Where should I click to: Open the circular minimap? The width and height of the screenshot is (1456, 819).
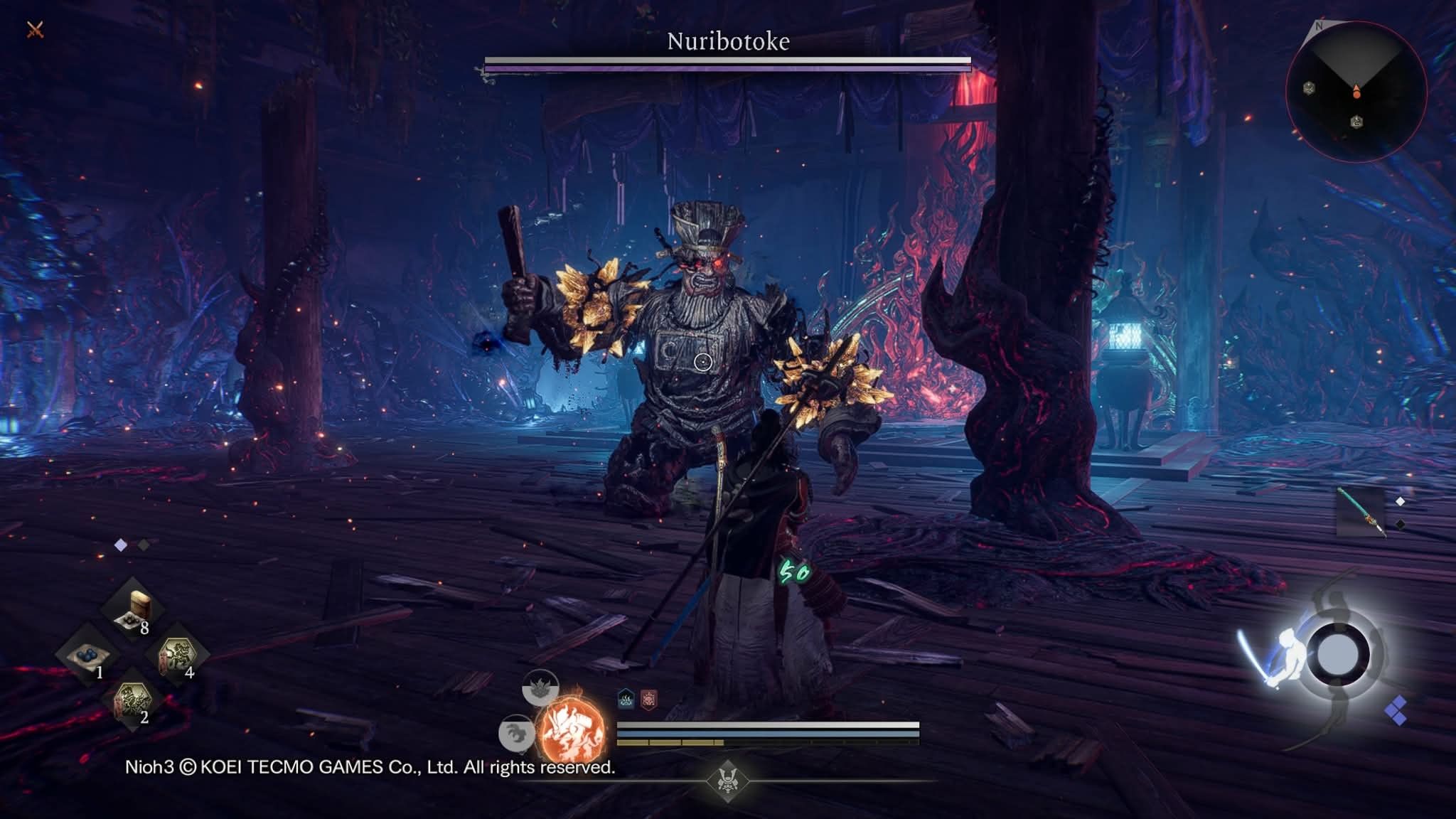1356,91
